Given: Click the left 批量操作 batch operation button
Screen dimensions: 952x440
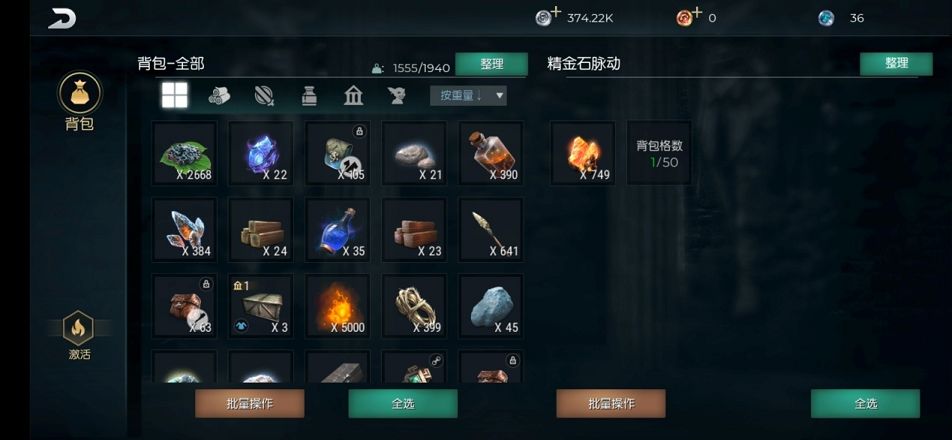Looking at the screenshot, I should 249,403.
